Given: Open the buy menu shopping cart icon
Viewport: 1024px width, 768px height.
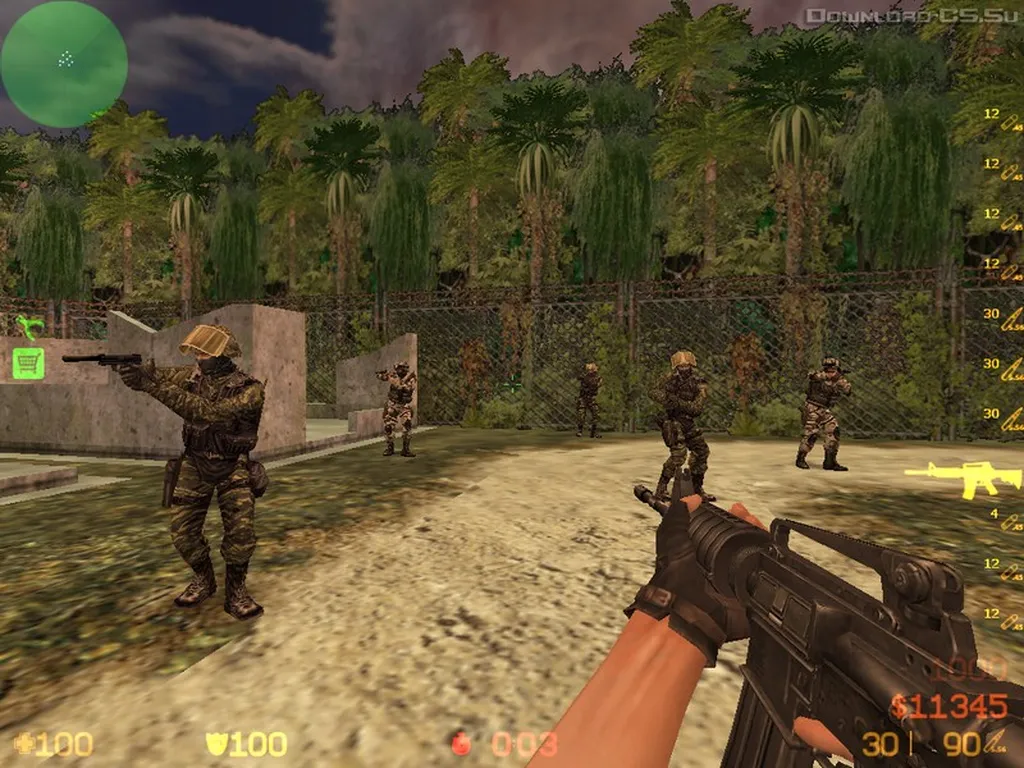Looking at the screenshot, I should click(x=28, y=362).
